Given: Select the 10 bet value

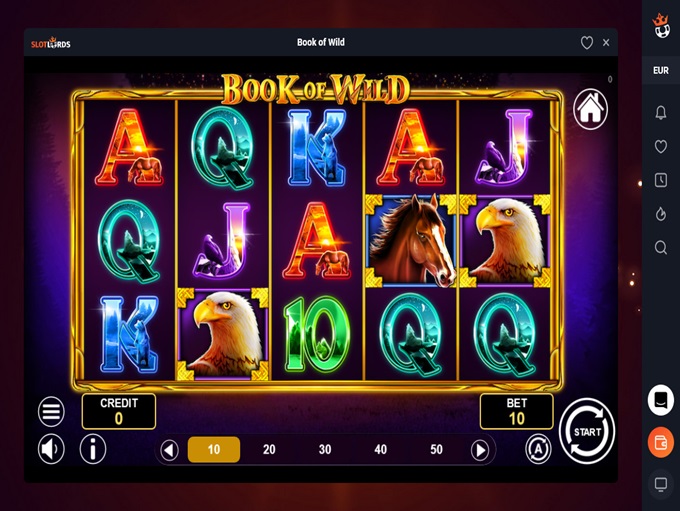Looking at the screenshot, I should click(x=214, y=450).
